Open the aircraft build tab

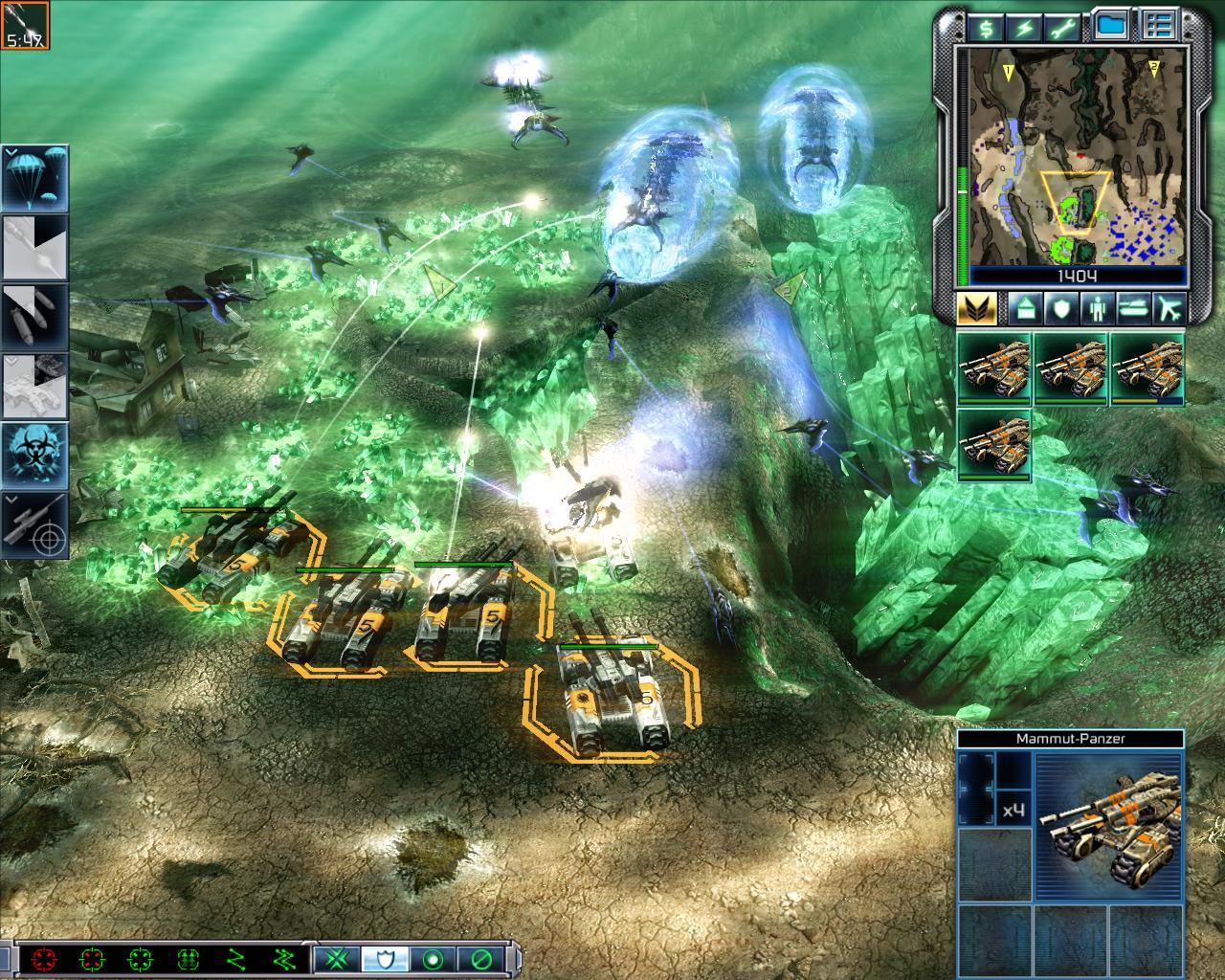(1169, 308)
